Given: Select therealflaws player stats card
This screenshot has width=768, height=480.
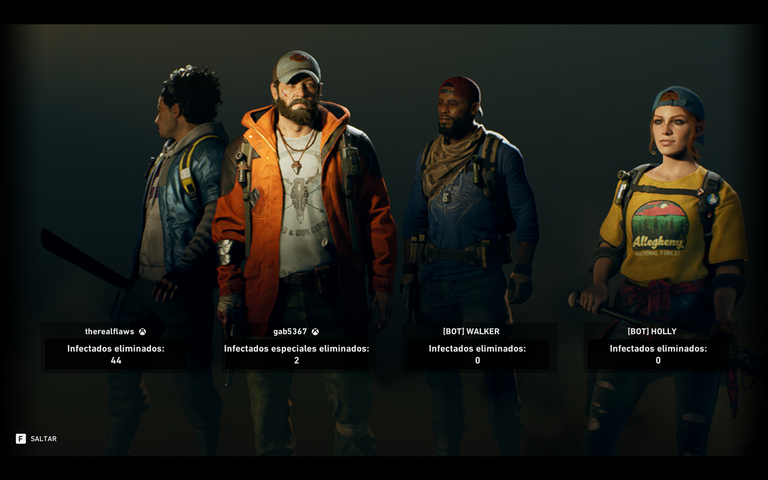Looking at the screenshot, I should tap(116, 347).
